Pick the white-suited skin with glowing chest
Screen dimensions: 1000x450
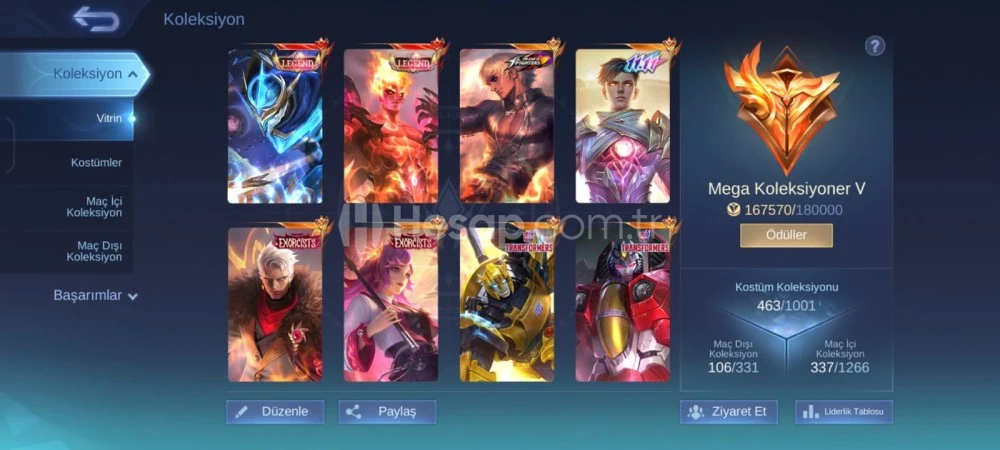click(622, 125)
